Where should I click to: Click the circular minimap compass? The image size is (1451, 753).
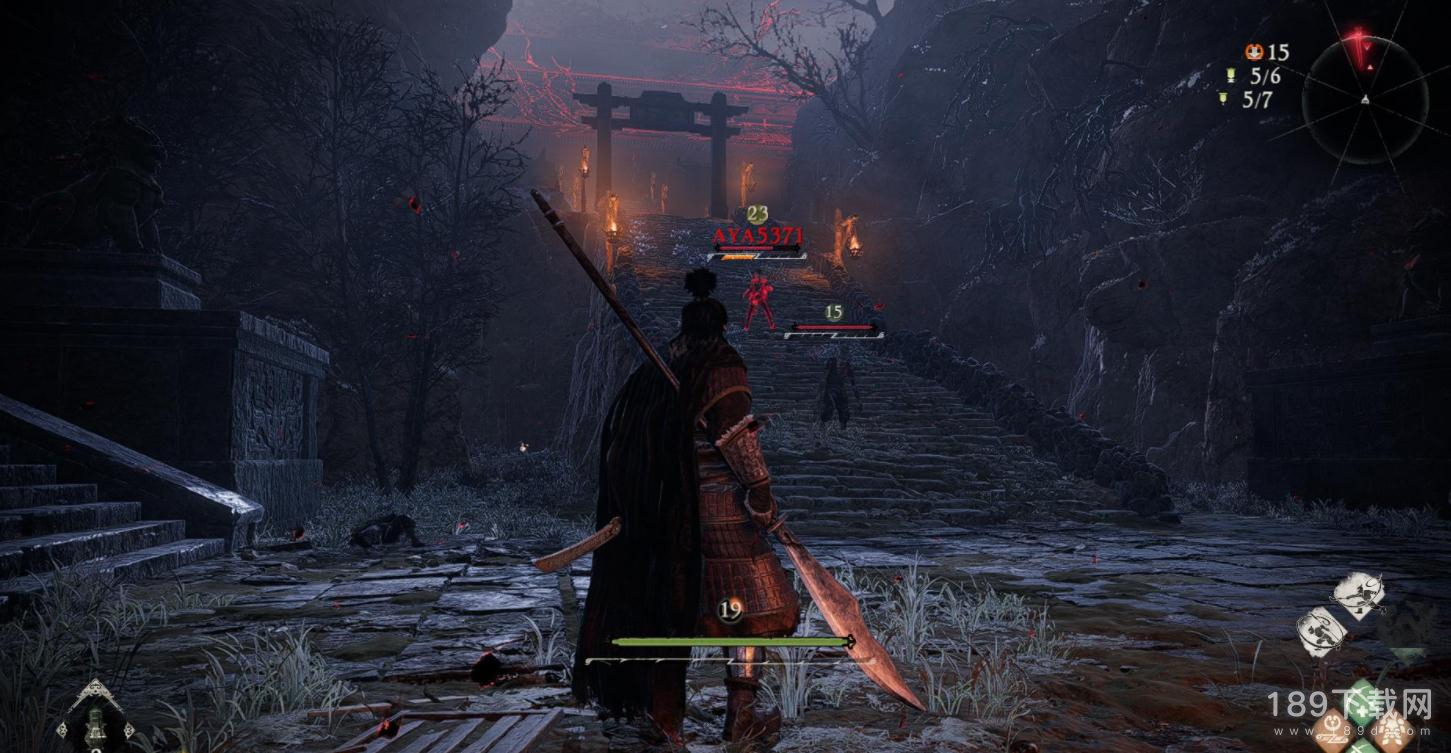click(x=1365, y=98)
